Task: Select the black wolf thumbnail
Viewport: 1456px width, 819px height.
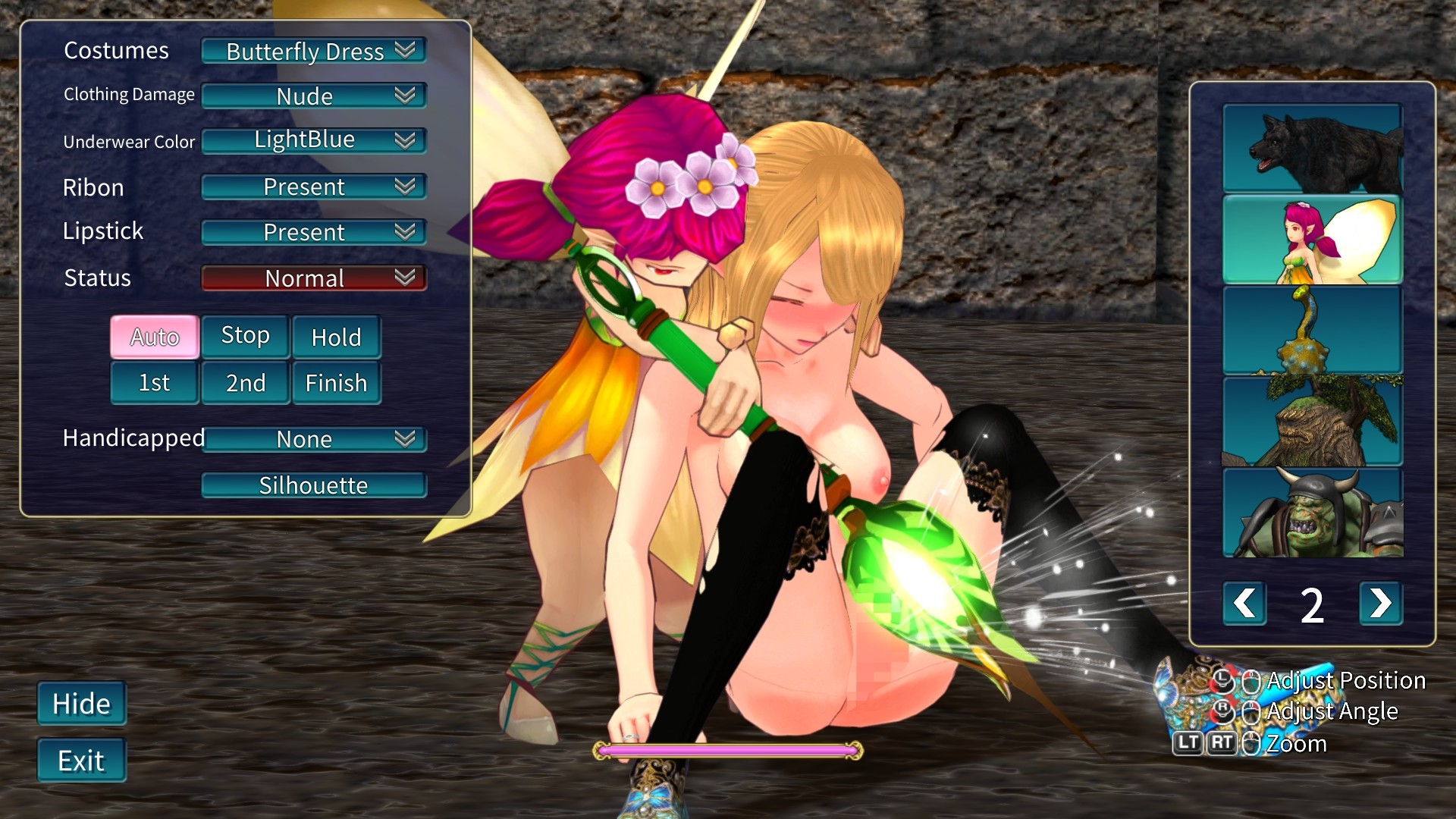Action: pos(1312,148)
